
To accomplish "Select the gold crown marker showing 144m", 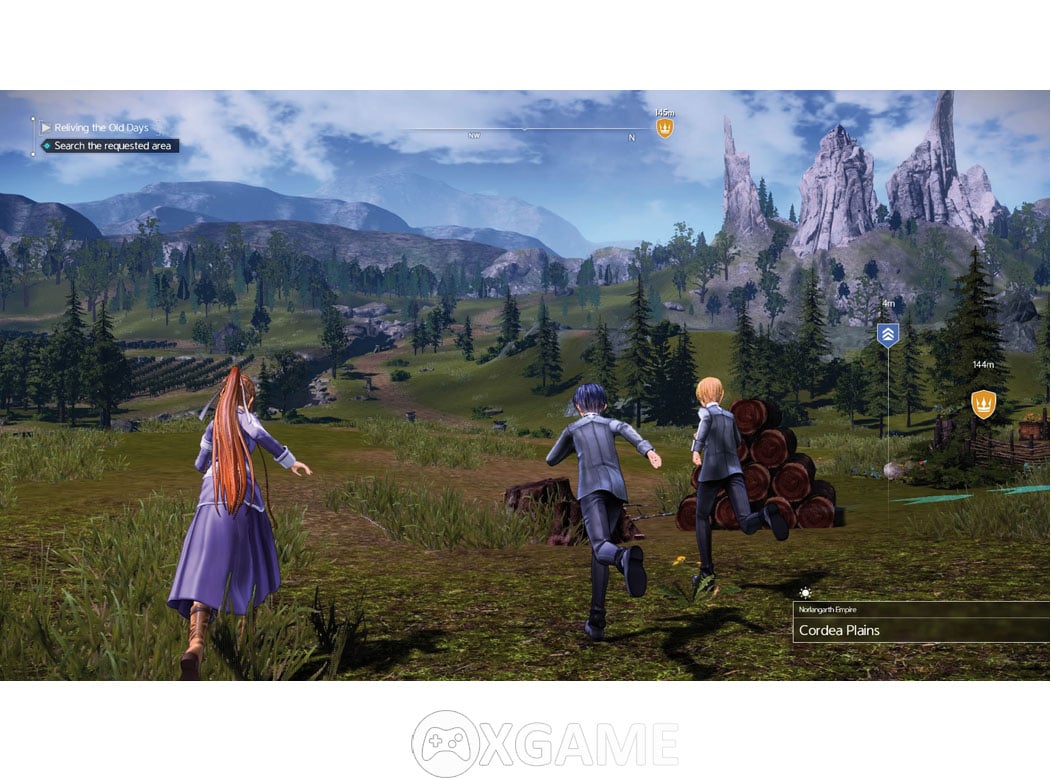I will tap(983, 404).
